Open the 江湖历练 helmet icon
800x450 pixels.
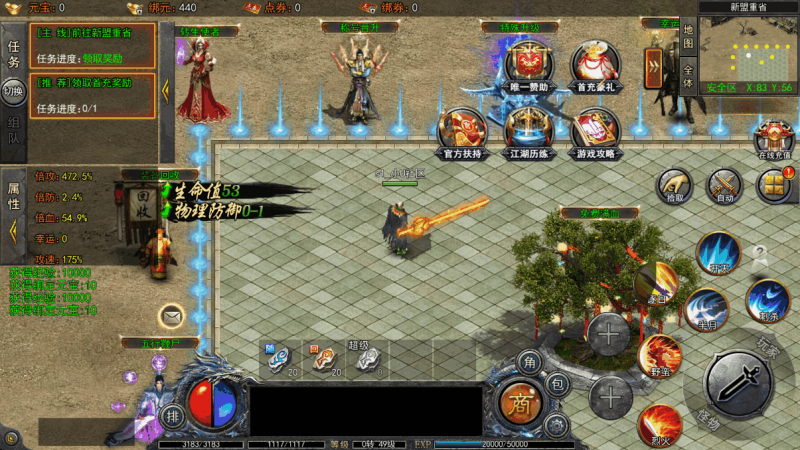pos(529,131)
